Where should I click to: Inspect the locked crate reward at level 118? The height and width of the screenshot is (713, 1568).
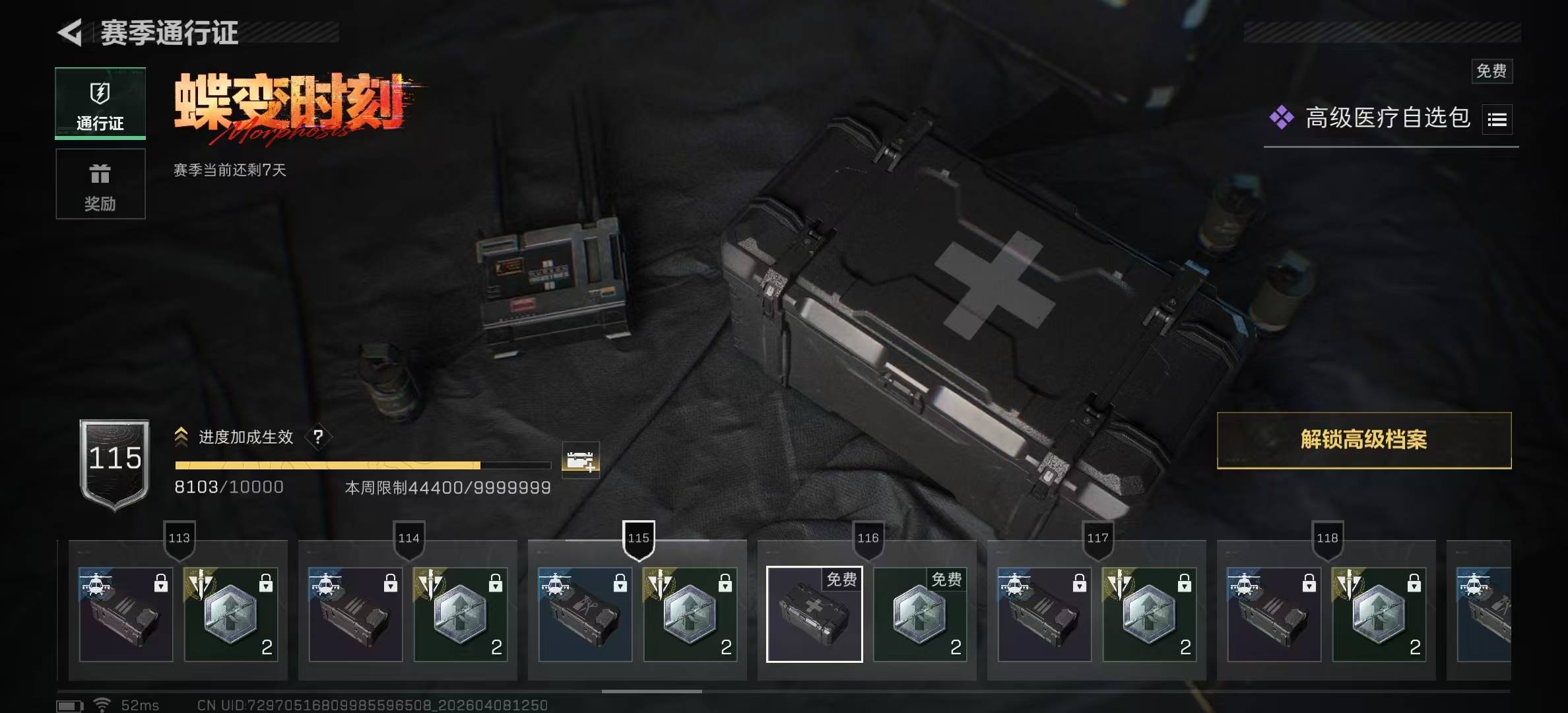click(1274, 614)
